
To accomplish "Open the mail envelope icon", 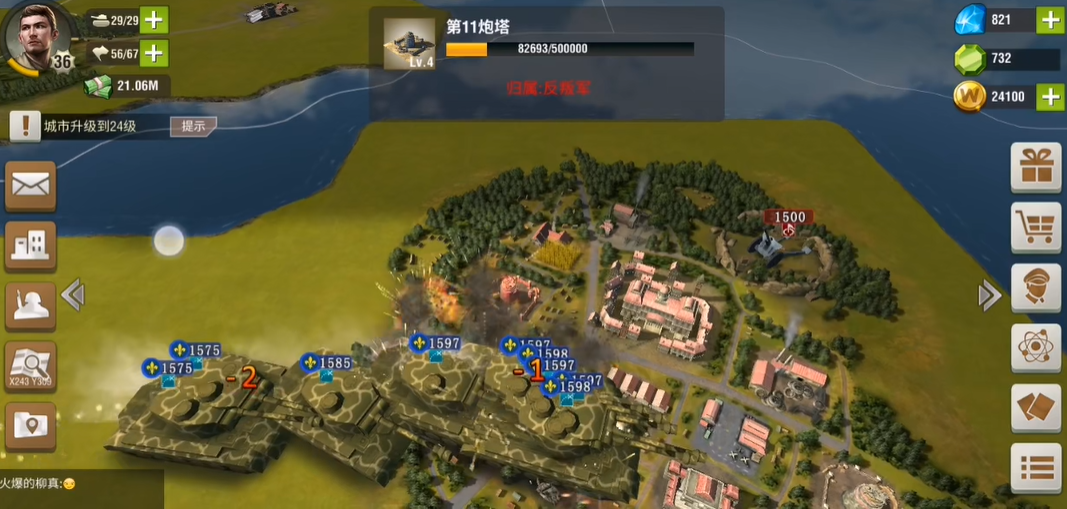I will (30, 185).
